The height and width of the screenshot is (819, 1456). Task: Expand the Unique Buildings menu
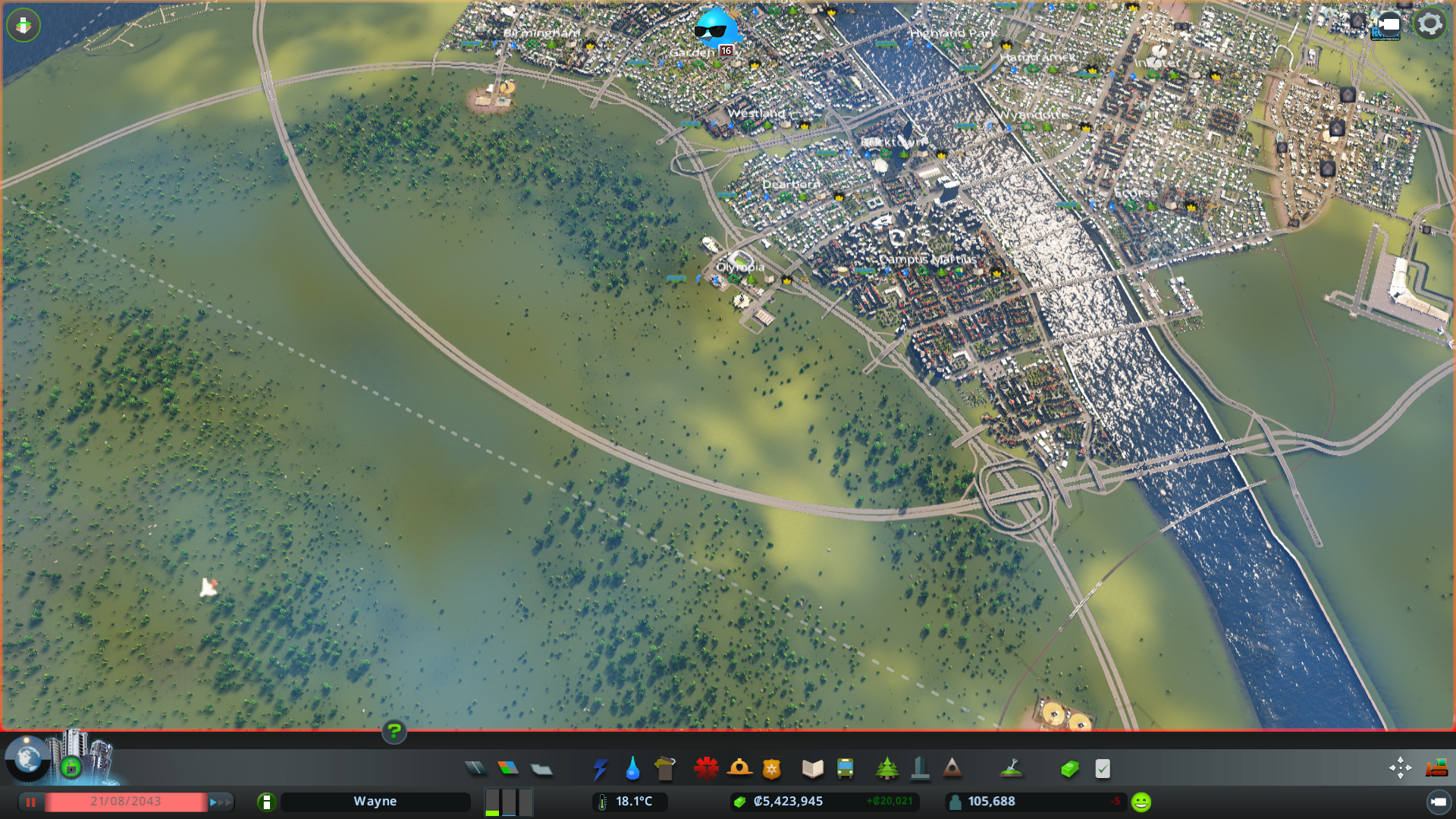click(x=919, y=768)
